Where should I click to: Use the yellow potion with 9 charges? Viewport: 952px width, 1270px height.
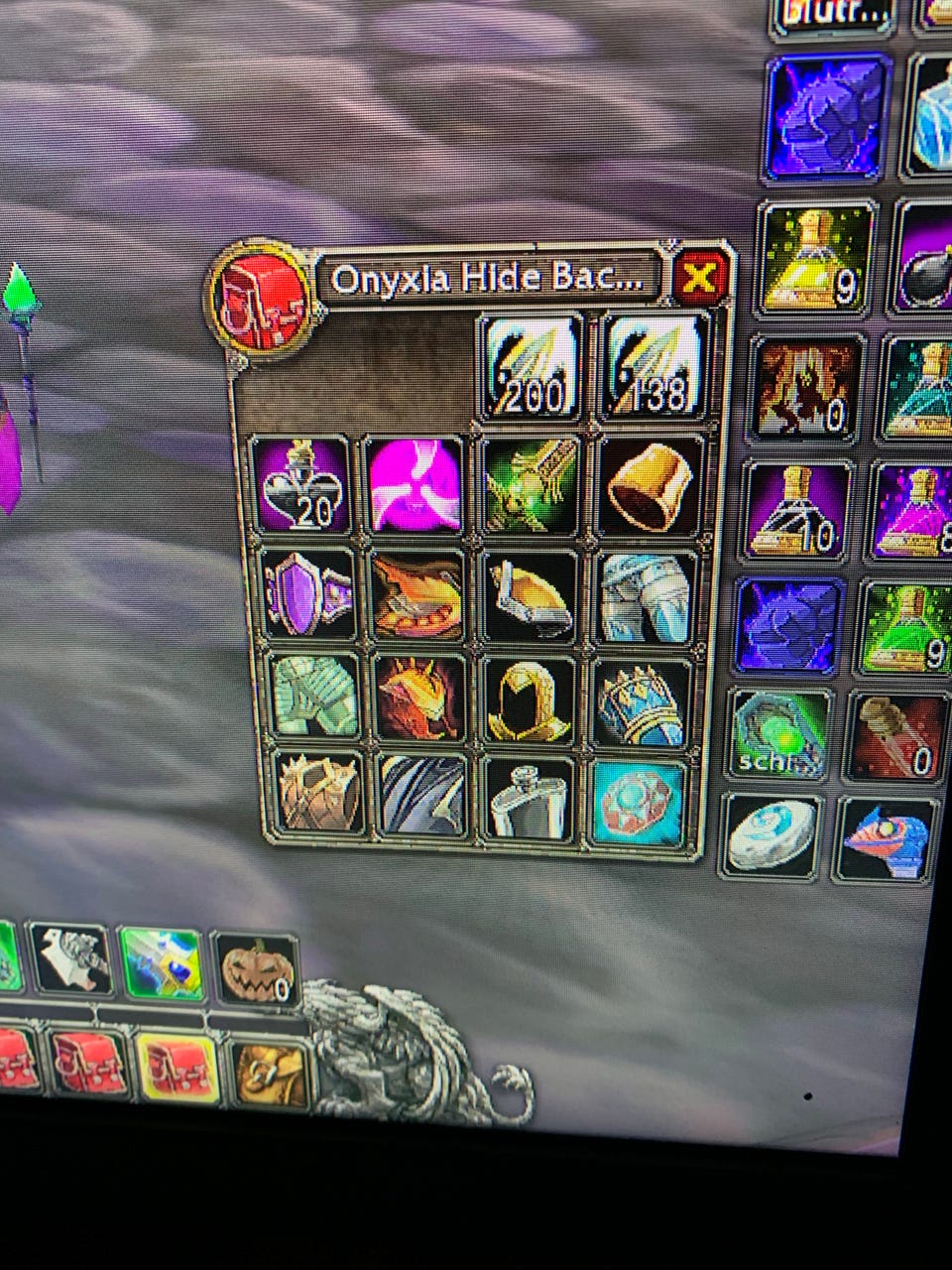[815, 257]
